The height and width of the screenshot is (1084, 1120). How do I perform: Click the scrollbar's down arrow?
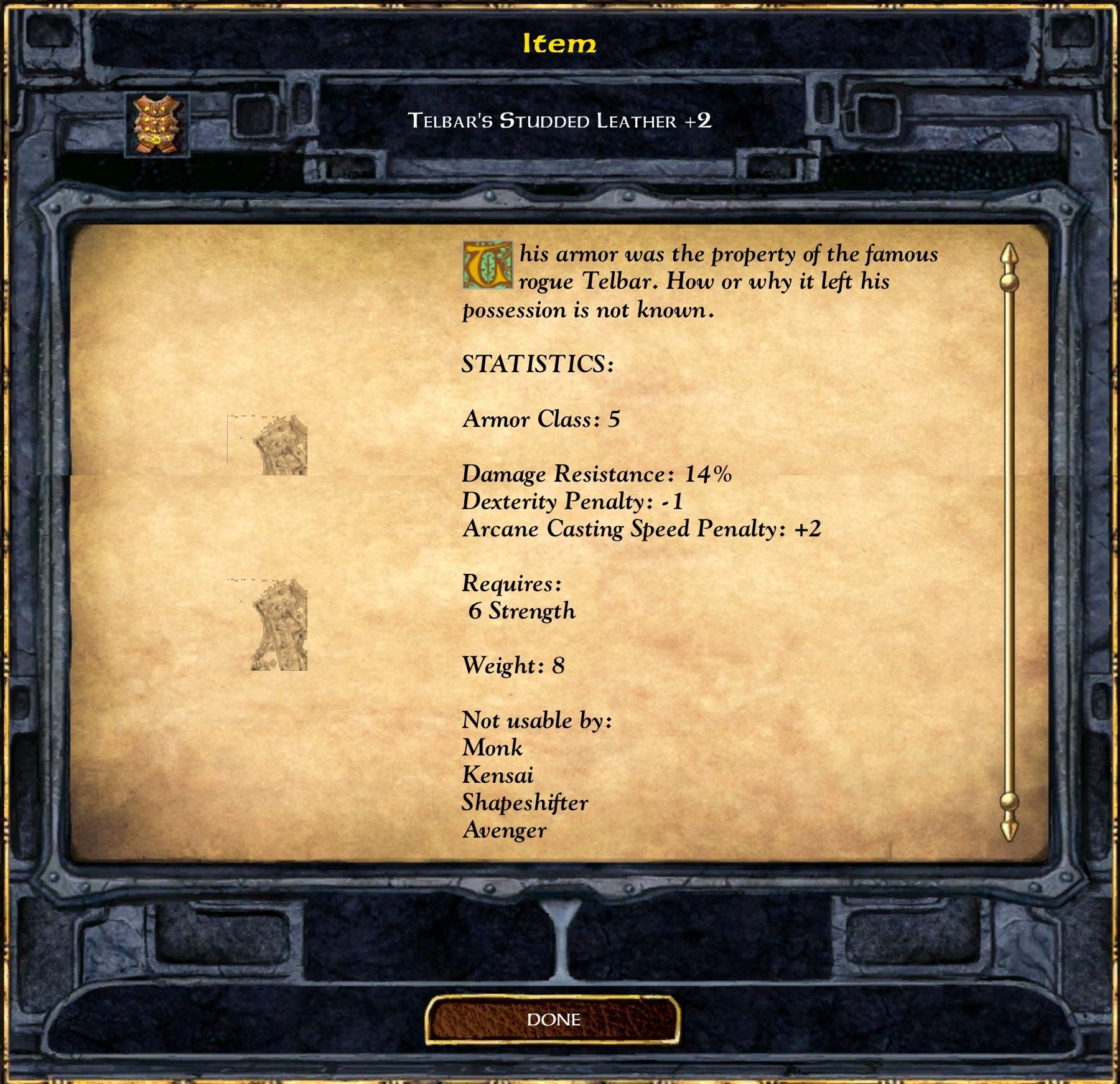1009,828
